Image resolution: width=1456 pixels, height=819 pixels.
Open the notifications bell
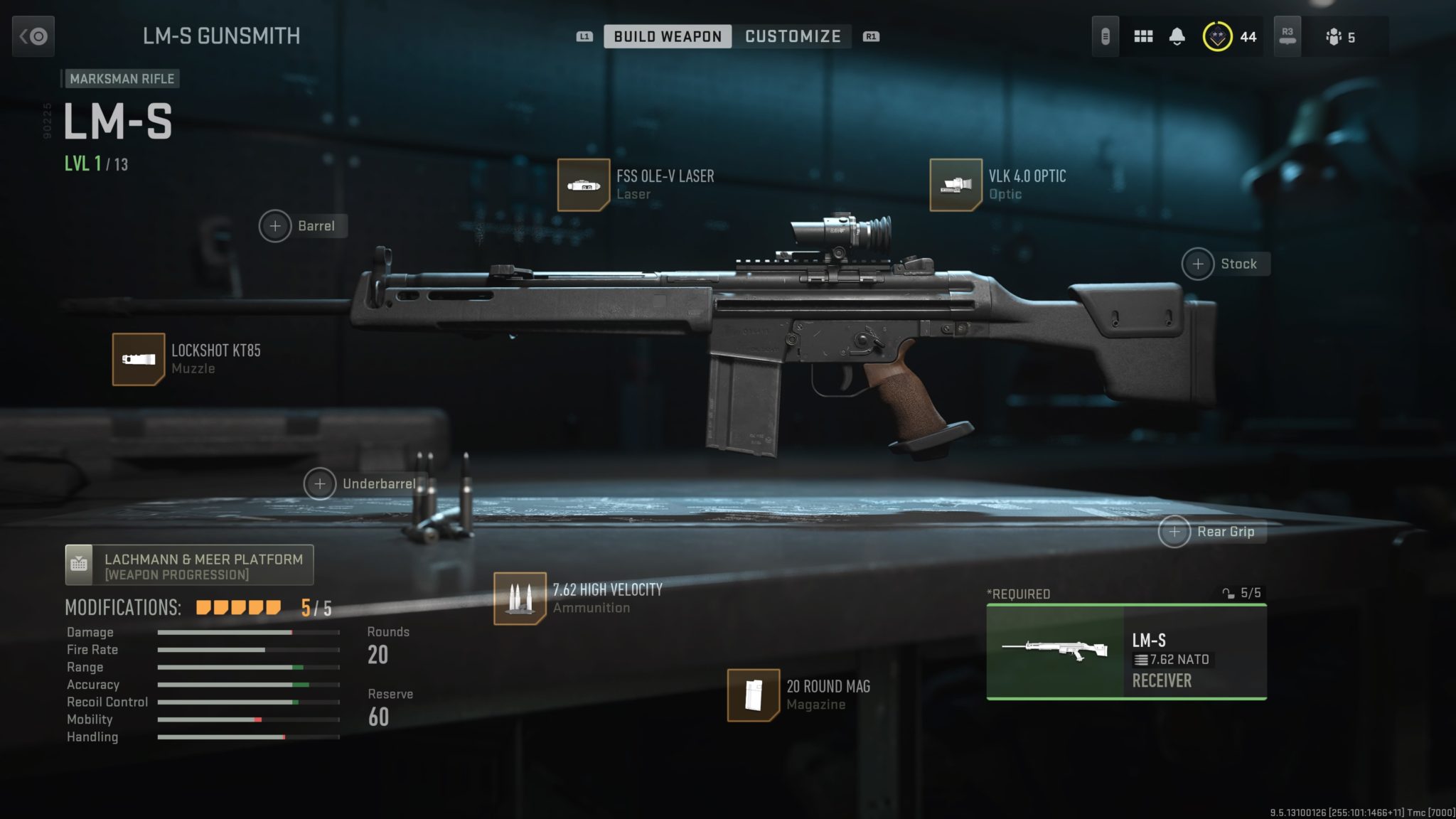1177,36
